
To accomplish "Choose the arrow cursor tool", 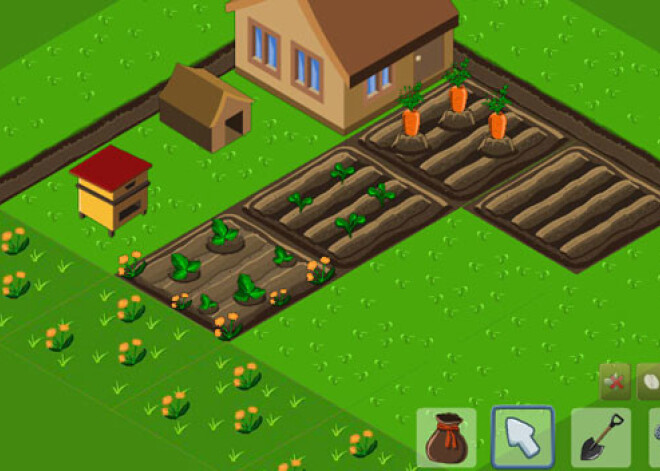I will (x=523, y=437).
